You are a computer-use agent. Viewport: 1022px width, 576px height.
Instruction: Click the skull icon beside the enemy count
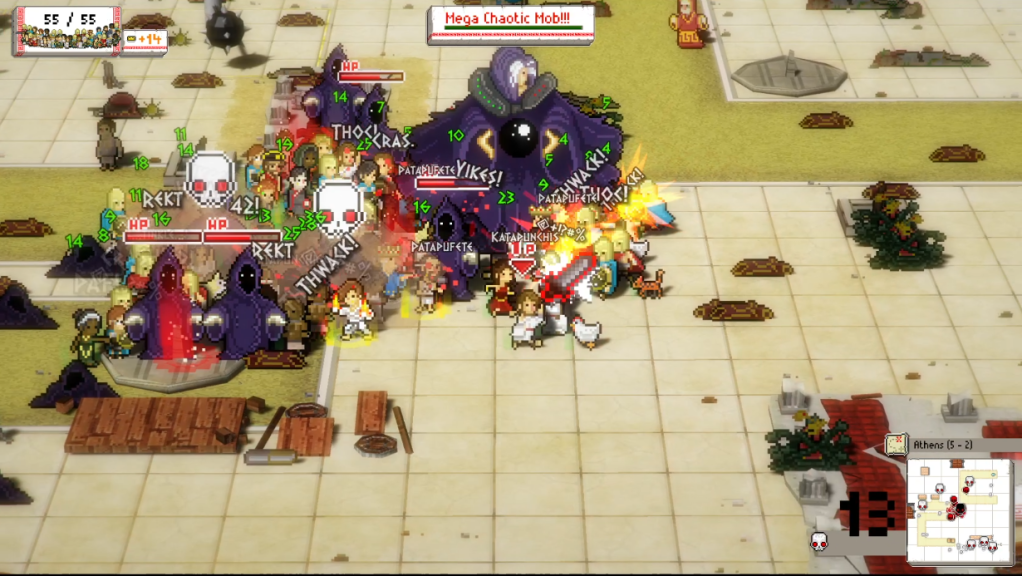pos(819,541)
